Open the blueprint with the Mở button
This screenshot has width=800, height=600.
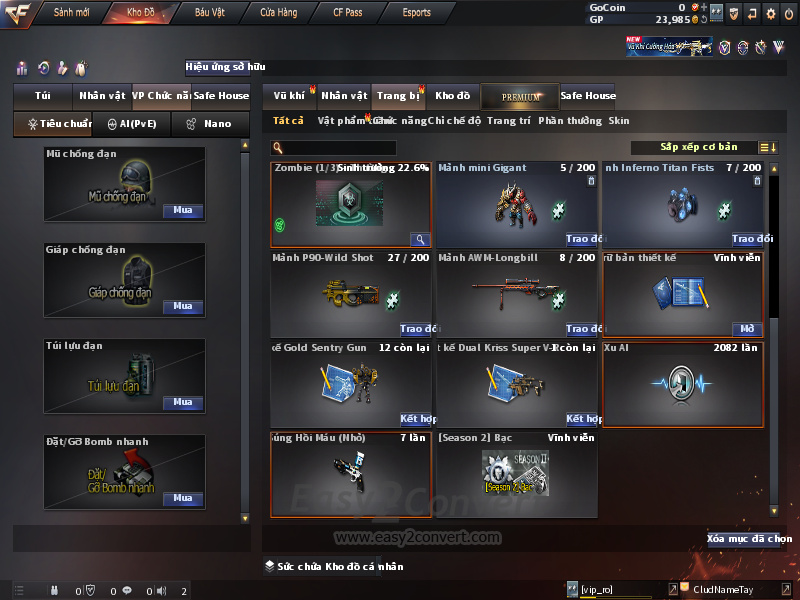(x=747, y=329)
